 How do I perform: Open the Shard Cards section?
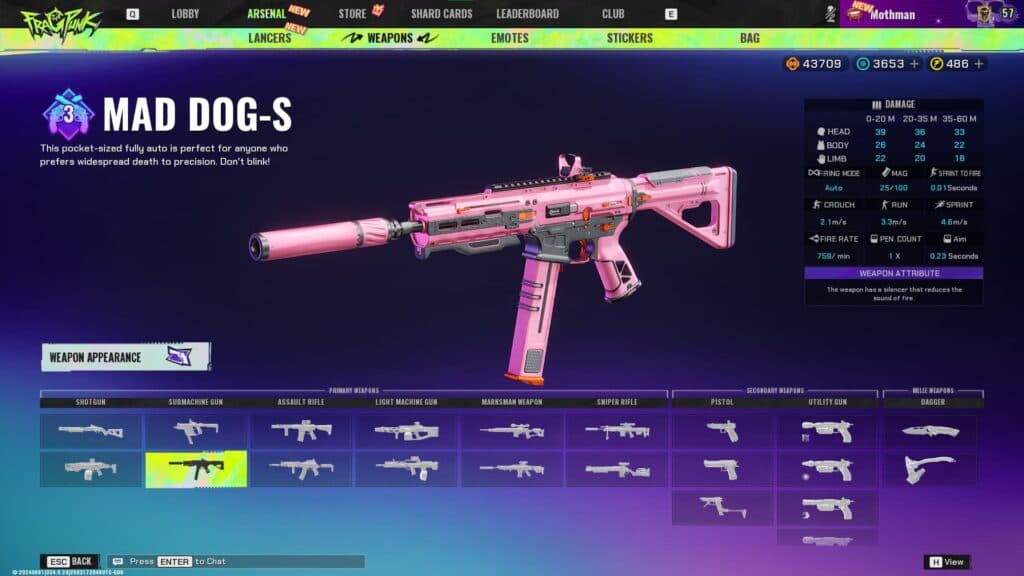[441, 14]
